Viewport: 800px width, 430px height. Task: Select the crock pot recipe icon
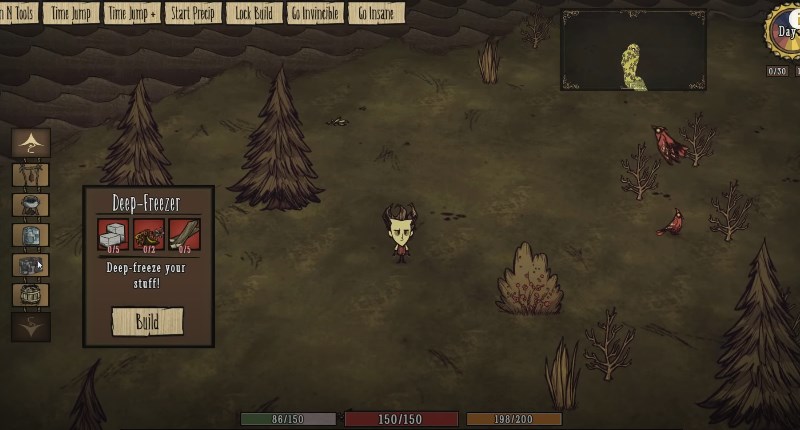click(30, 205)
